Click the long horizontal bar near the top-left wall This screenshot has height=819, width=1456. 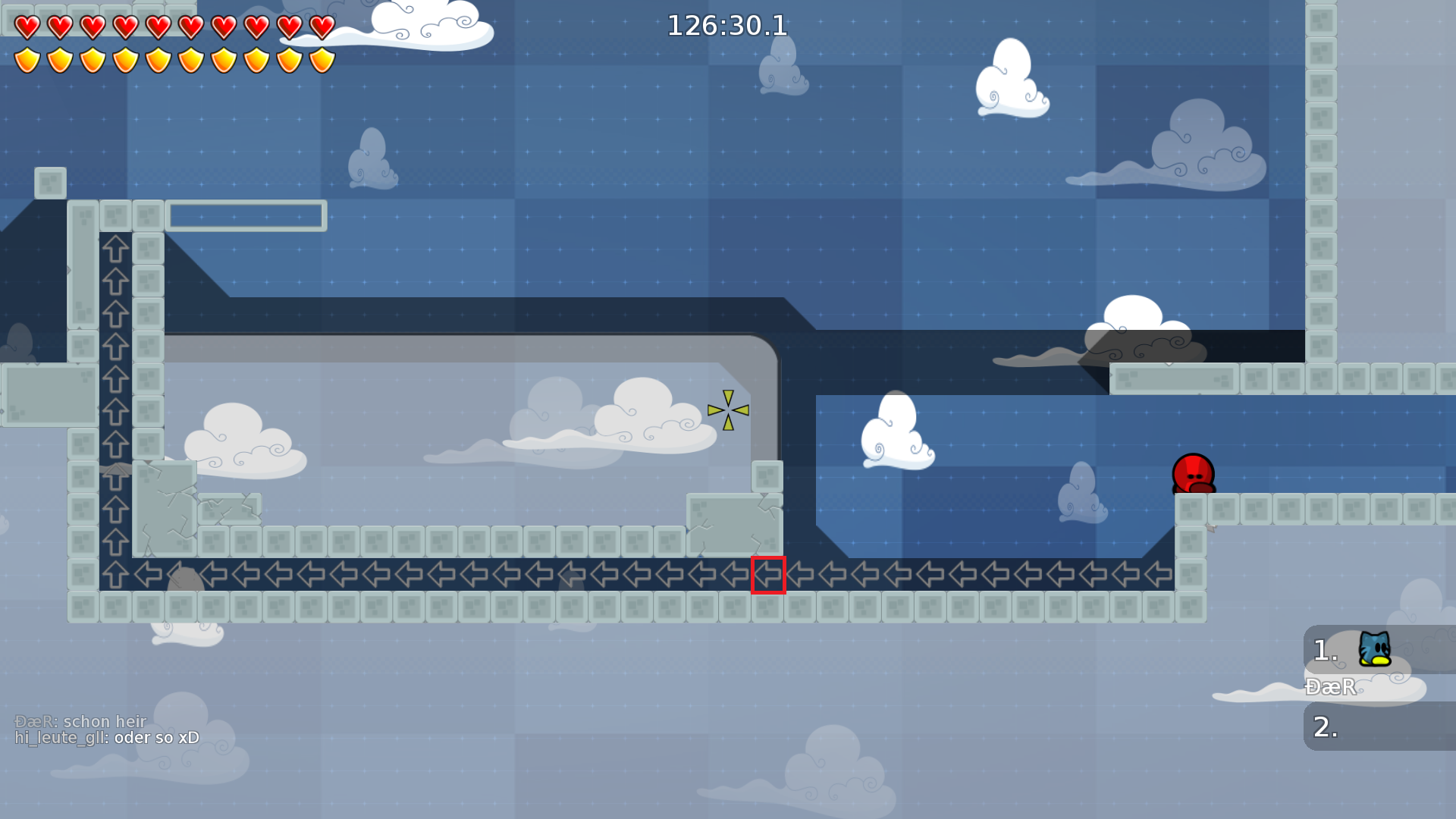248,215
